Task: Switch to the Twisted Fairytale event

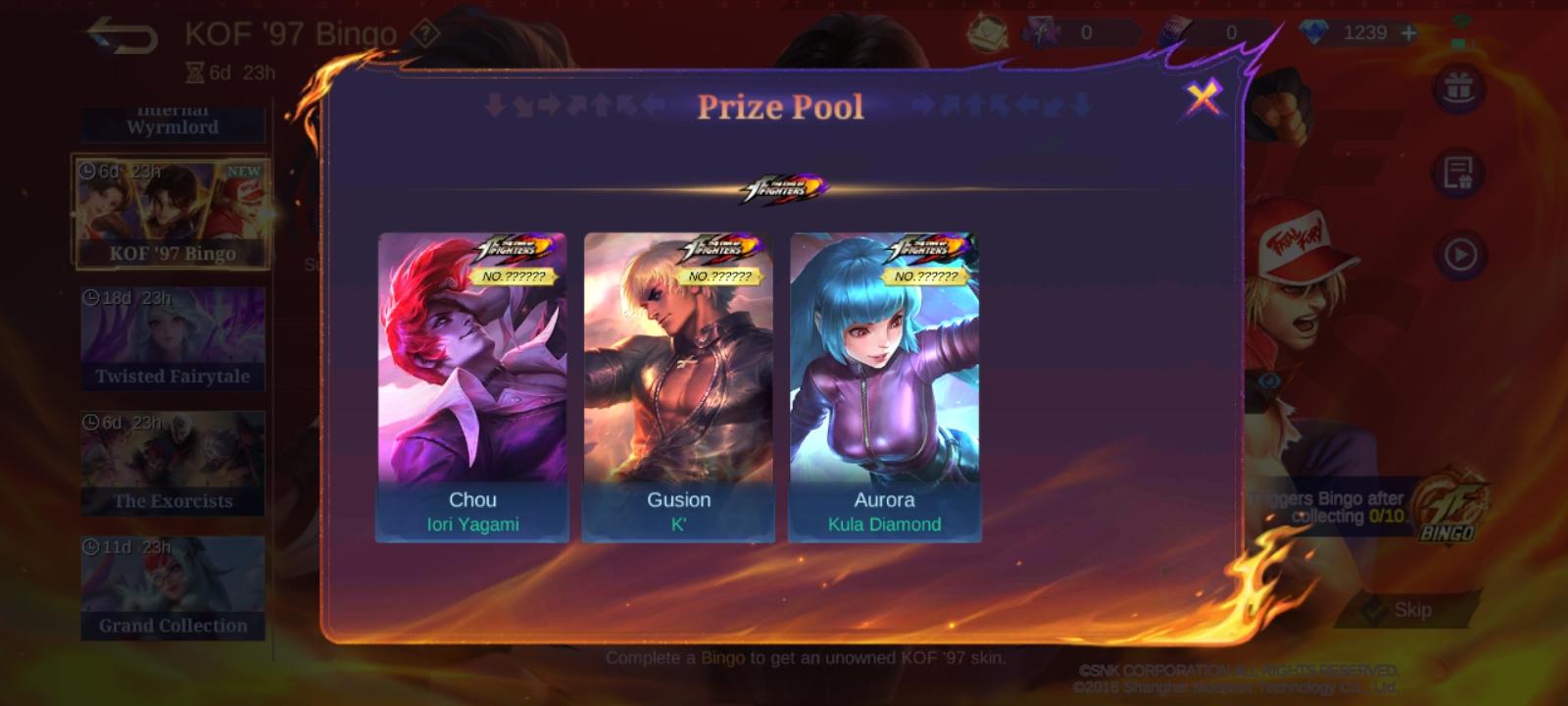Action: (172, 335)
